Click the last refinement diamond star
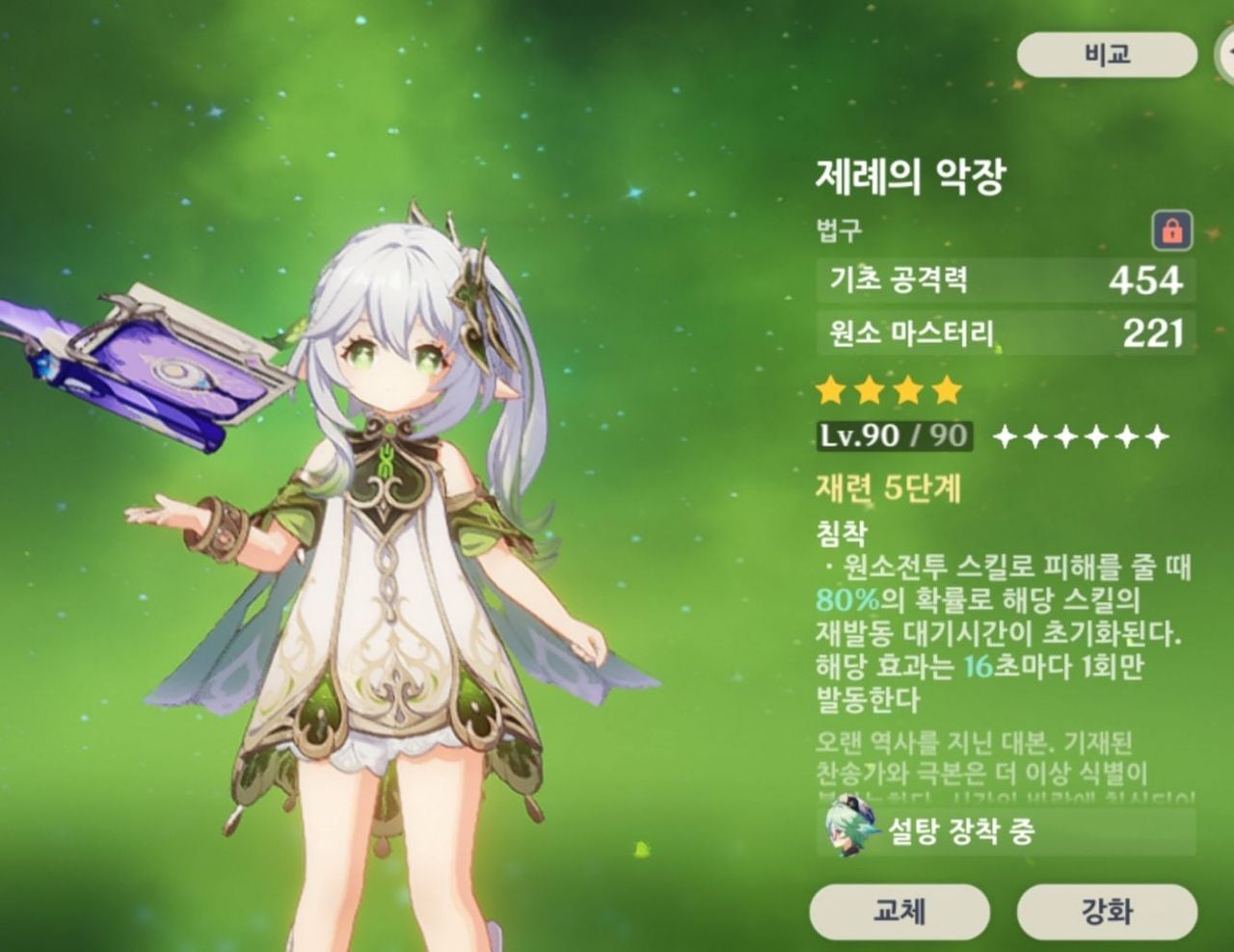This screenshot has width=1234, height=952. click(x=1157, y=438)
